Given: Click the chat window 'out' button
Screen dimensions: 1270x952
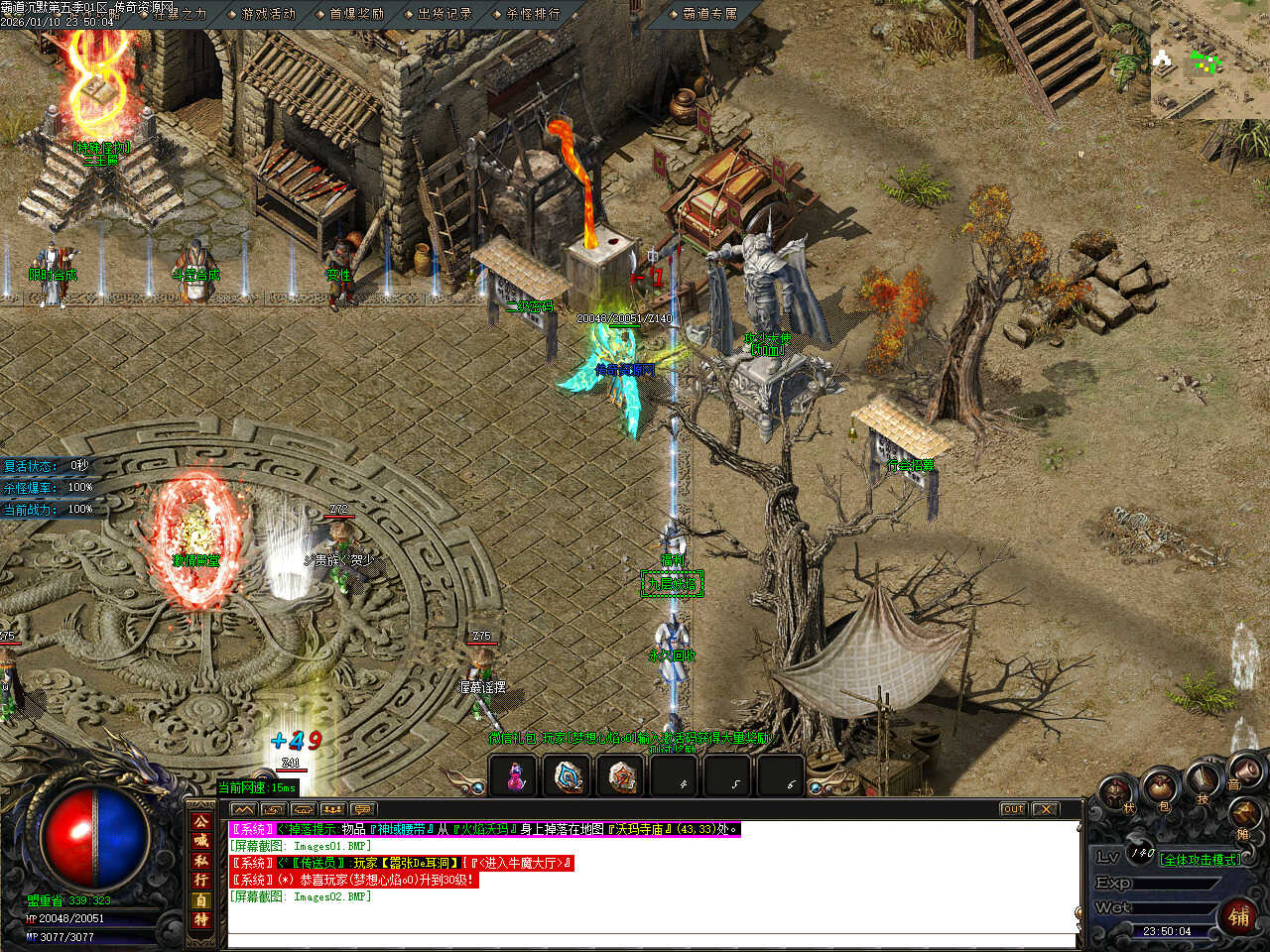Looking at the screenshot, I should coord(1013,809).
